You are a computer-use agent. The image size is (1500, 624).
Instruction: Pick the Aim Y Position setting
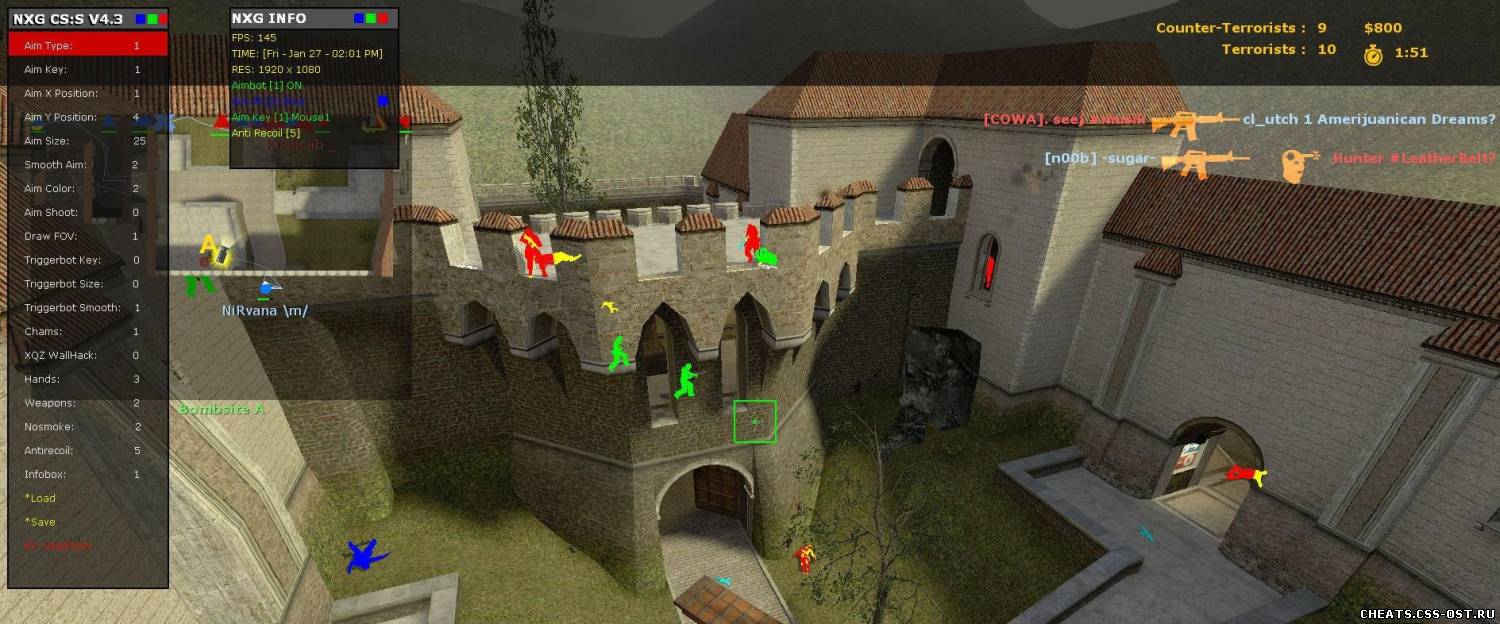click(x=88, y=117)
